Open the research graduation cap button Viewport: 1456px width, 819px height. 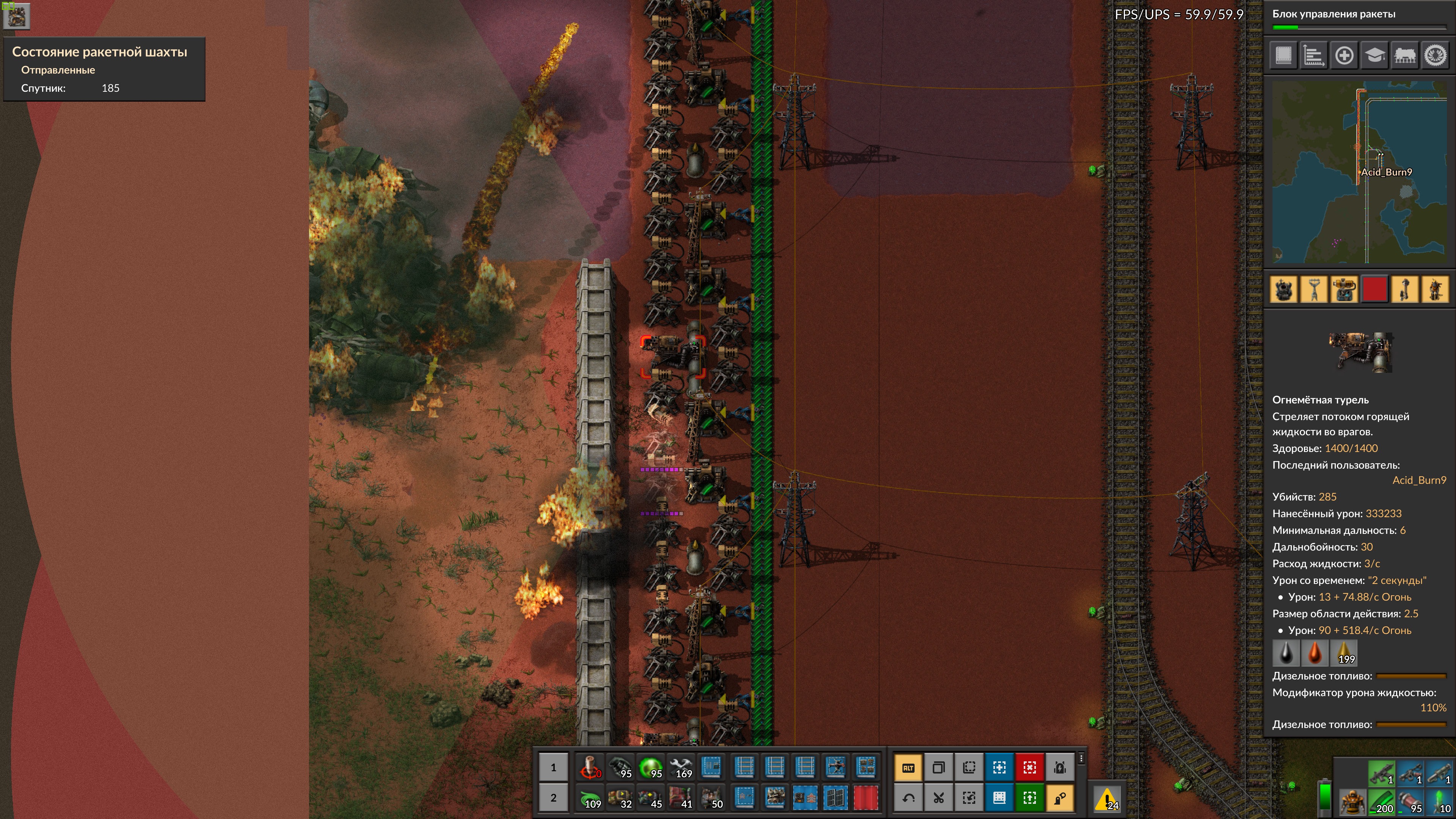tap(1374, 56)
